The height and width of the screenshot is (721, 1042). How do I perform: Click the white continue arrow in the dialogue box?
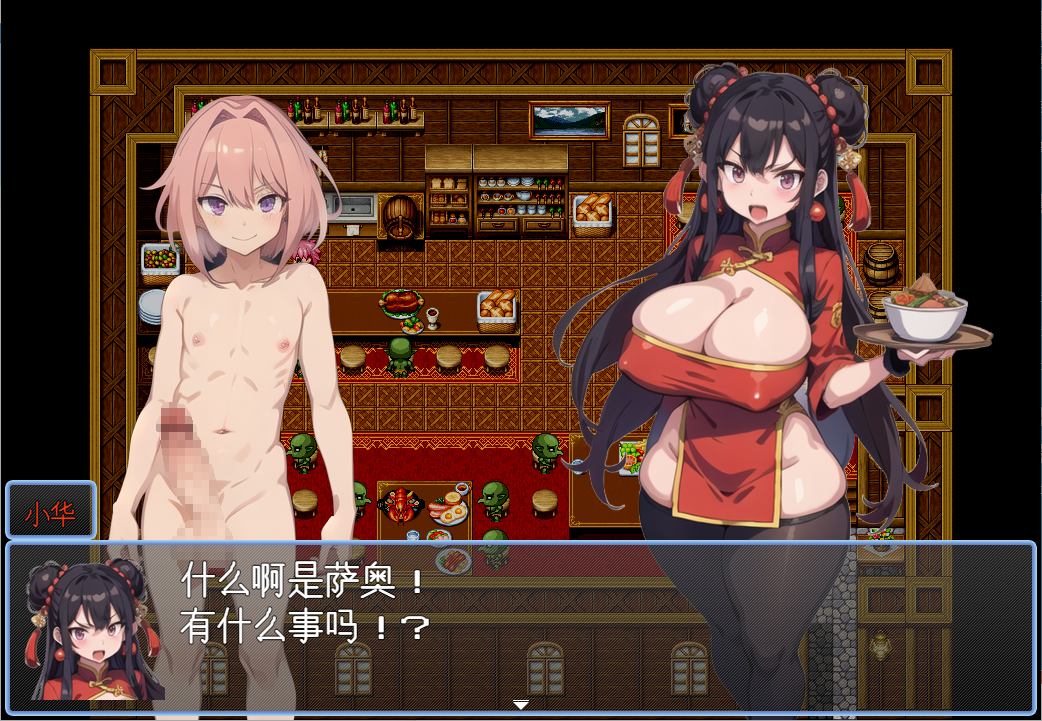520,705
